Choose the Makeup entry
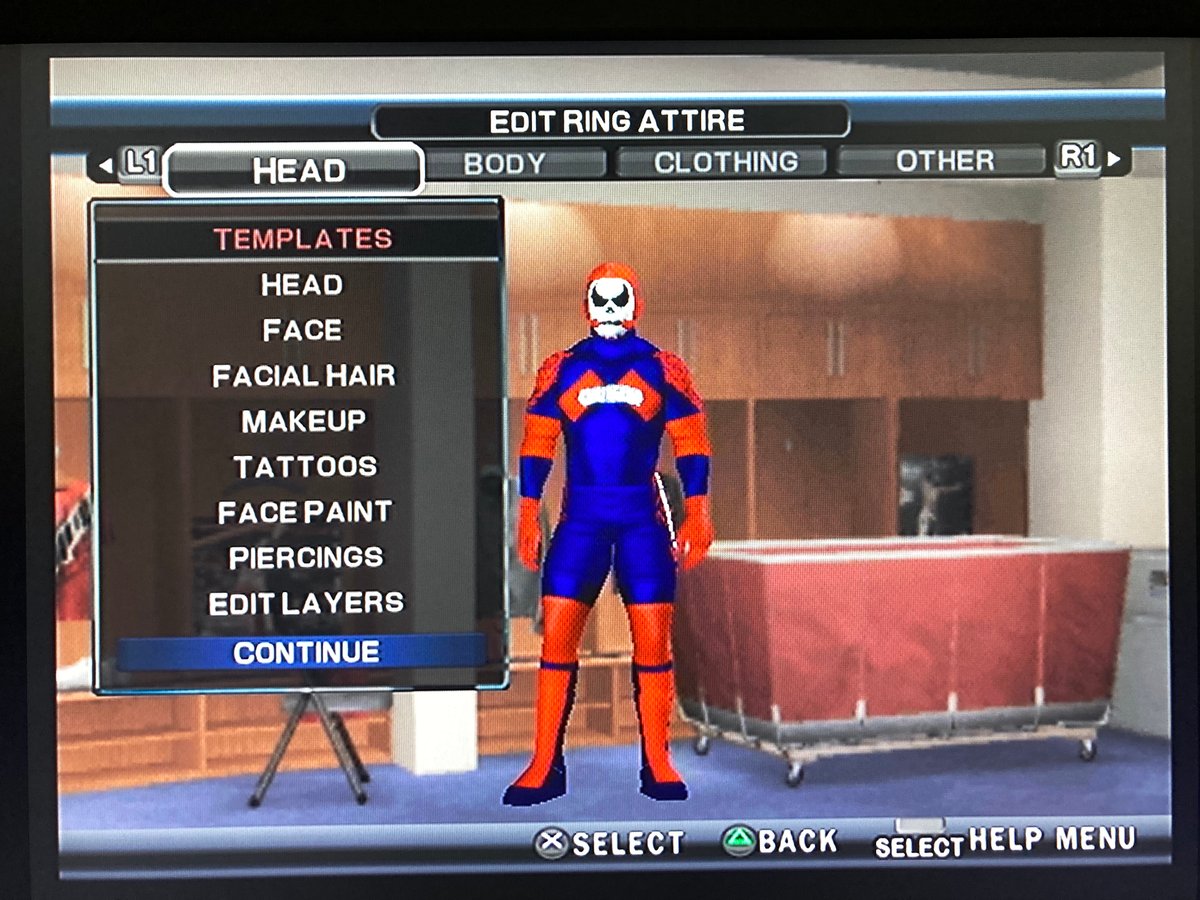The width and height of the screenshot is (1200, 900). coord(303,421)
